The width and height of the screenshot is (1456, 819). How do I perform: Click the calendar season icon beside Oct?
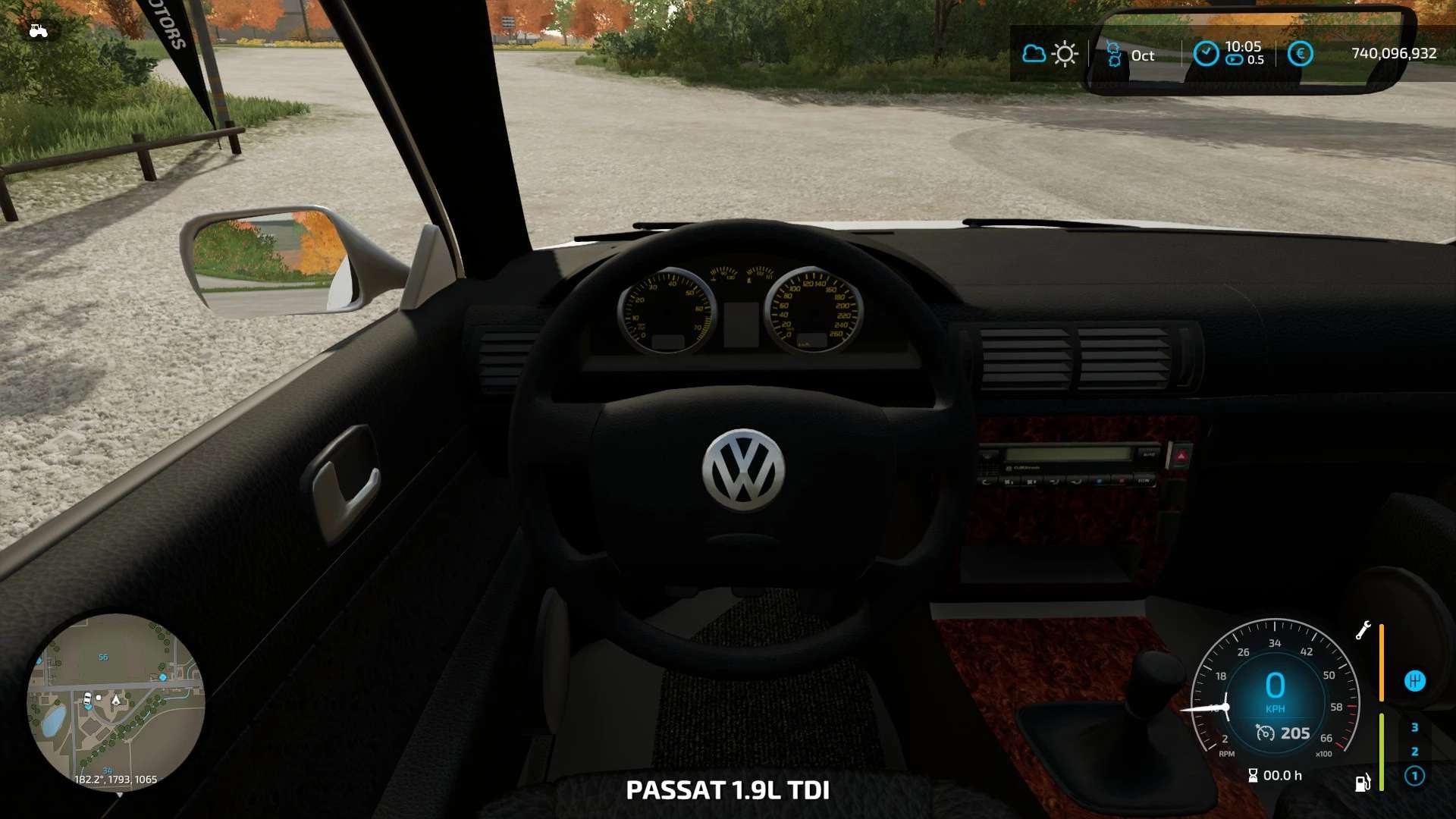pos(1114,55)
